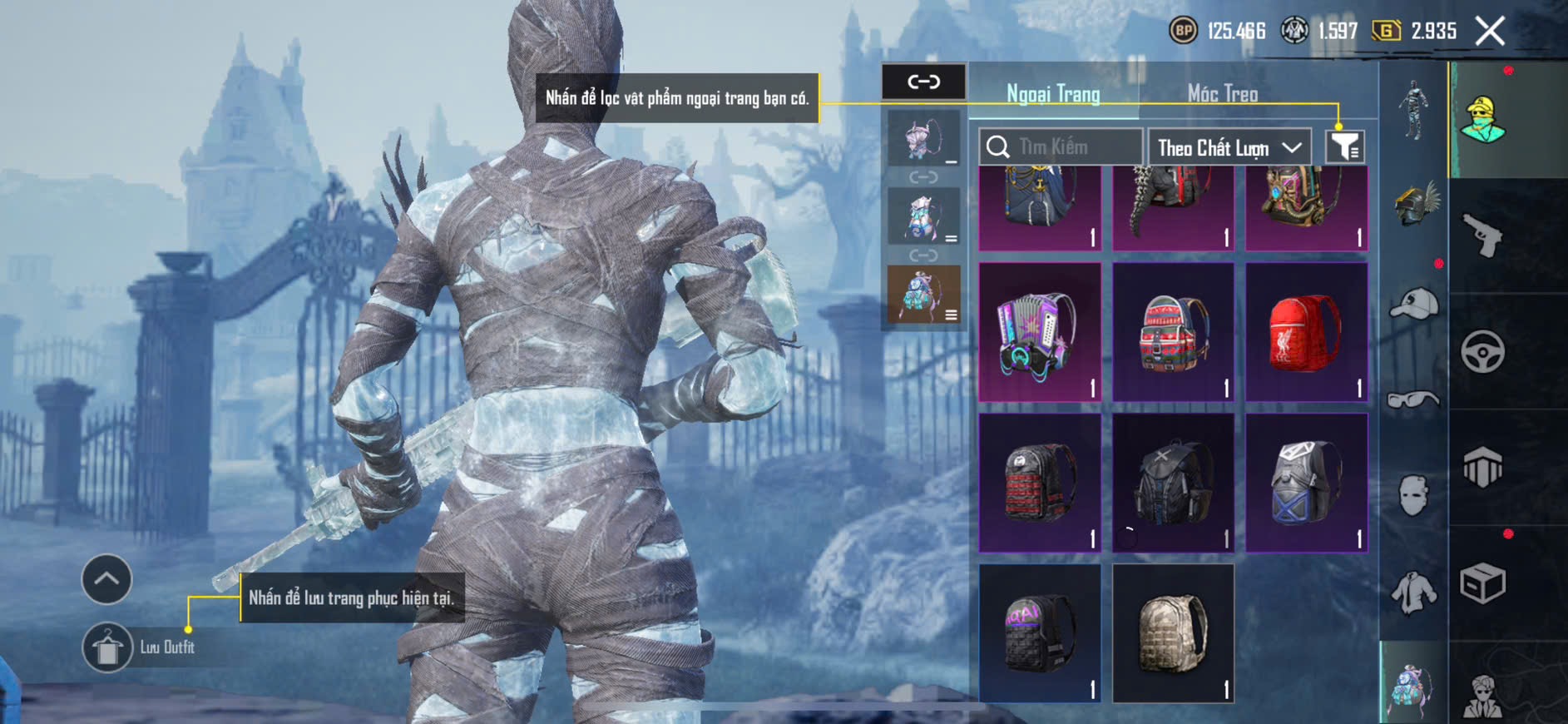Expand the round up-arrow button
The width and height of the screenshot is (1568, 724).
(106, 578)
